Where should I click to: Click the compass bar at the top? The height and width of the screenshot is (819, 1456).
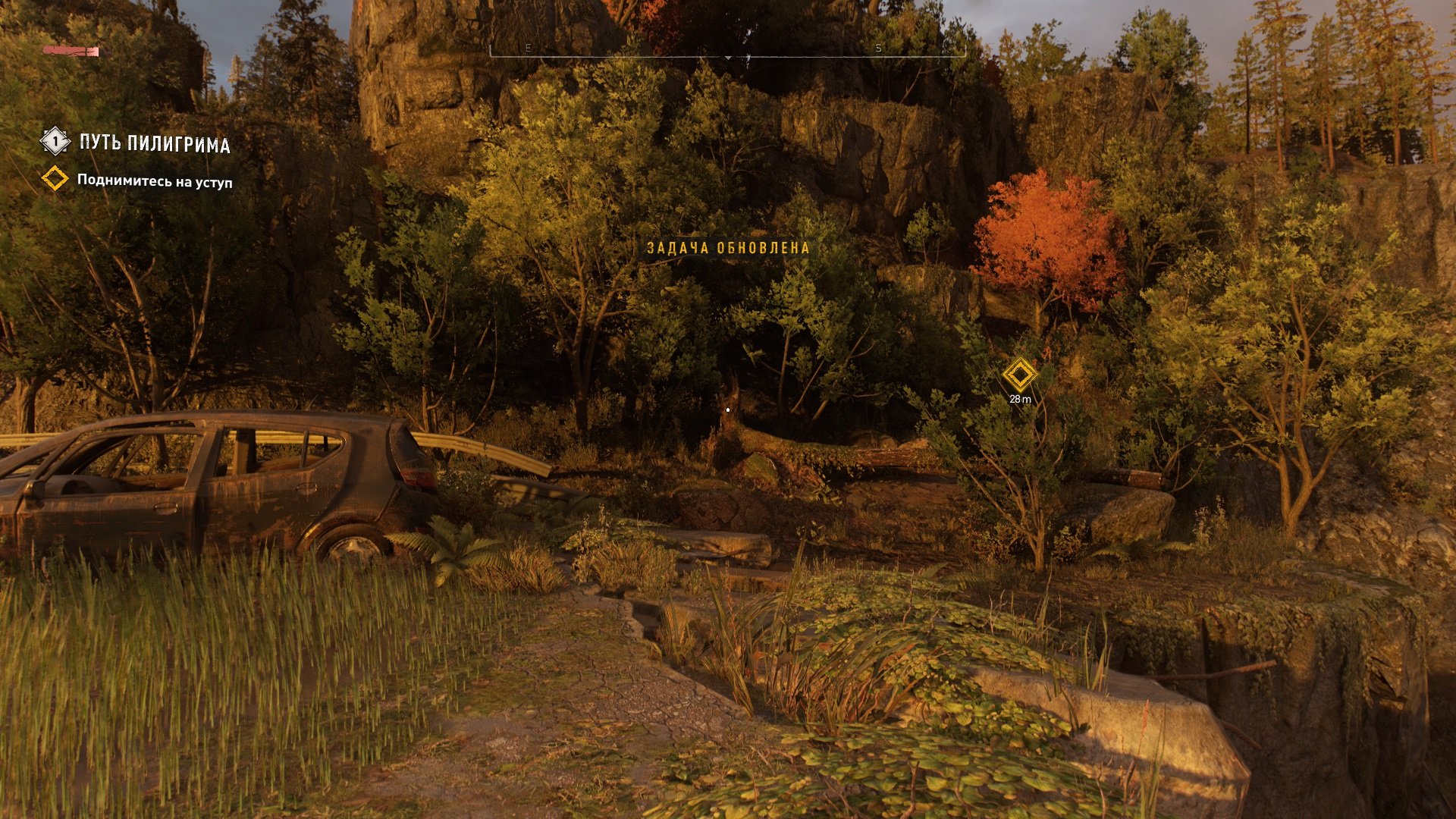coord(728,50)
